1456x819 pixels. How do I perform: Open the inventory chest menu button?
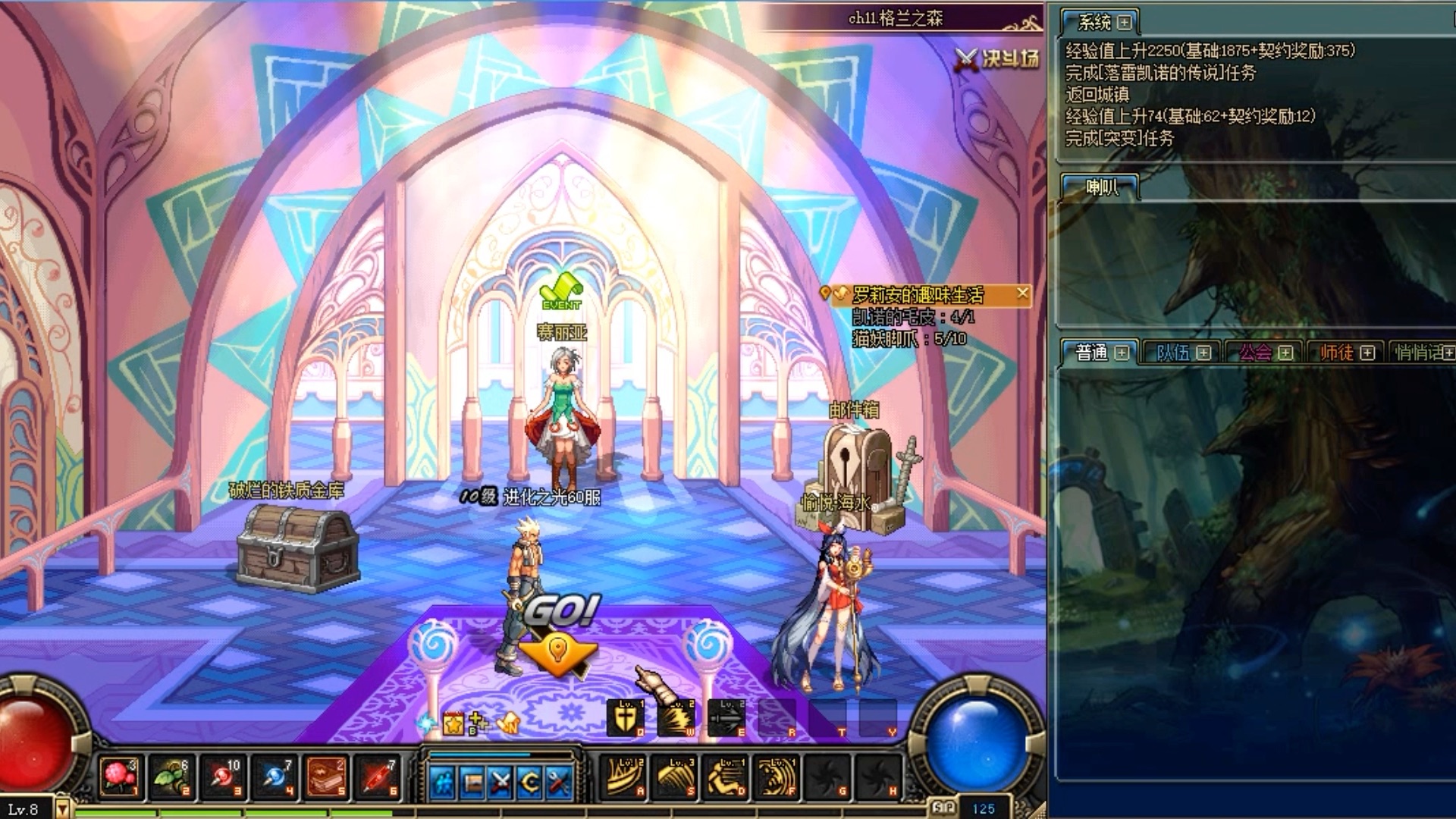(x=472, y=781)
